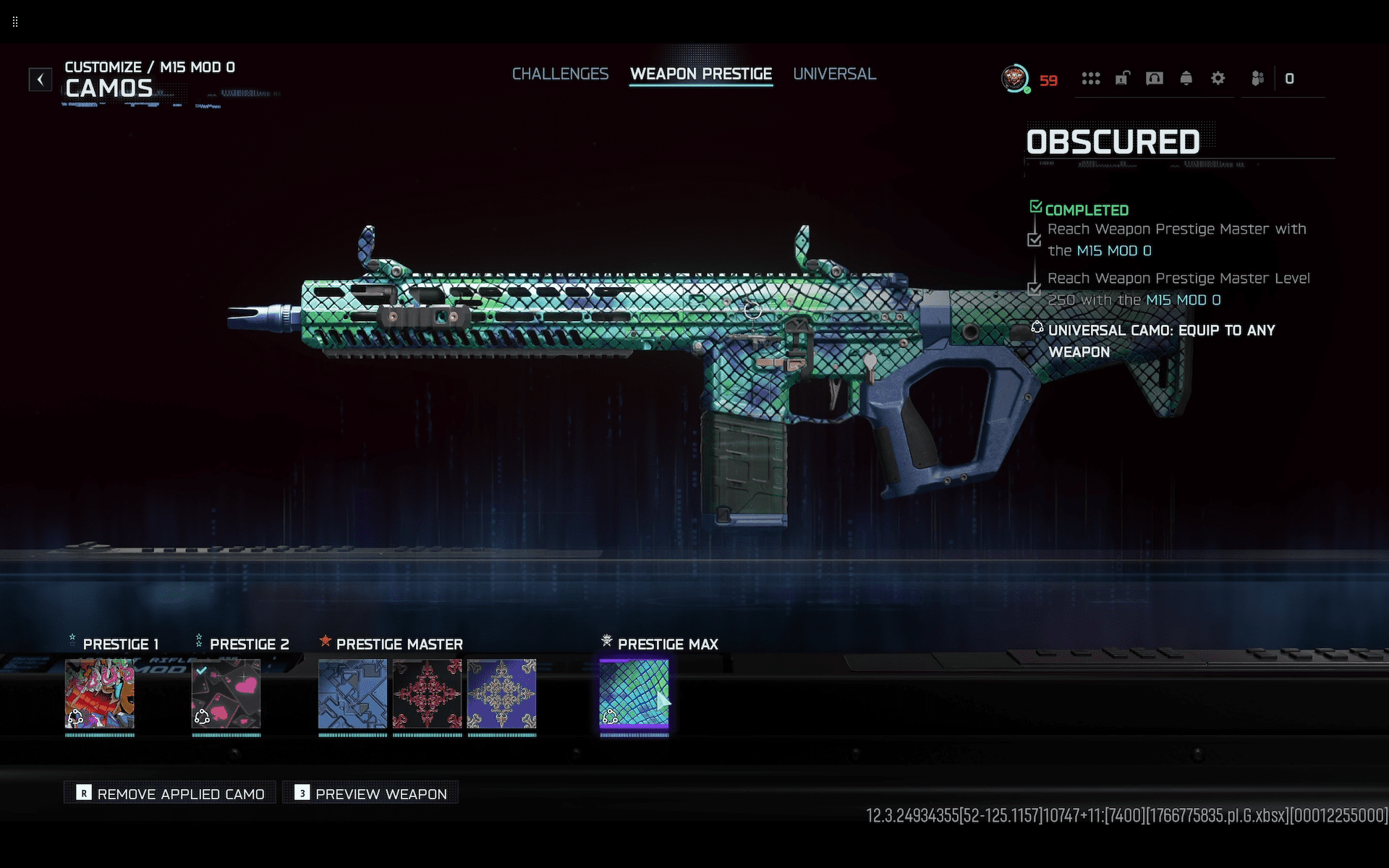Image resolution: width=1389 pixels, height=868 pixels.
Task: Go back with the arrow button
Action: pos(41,79)
